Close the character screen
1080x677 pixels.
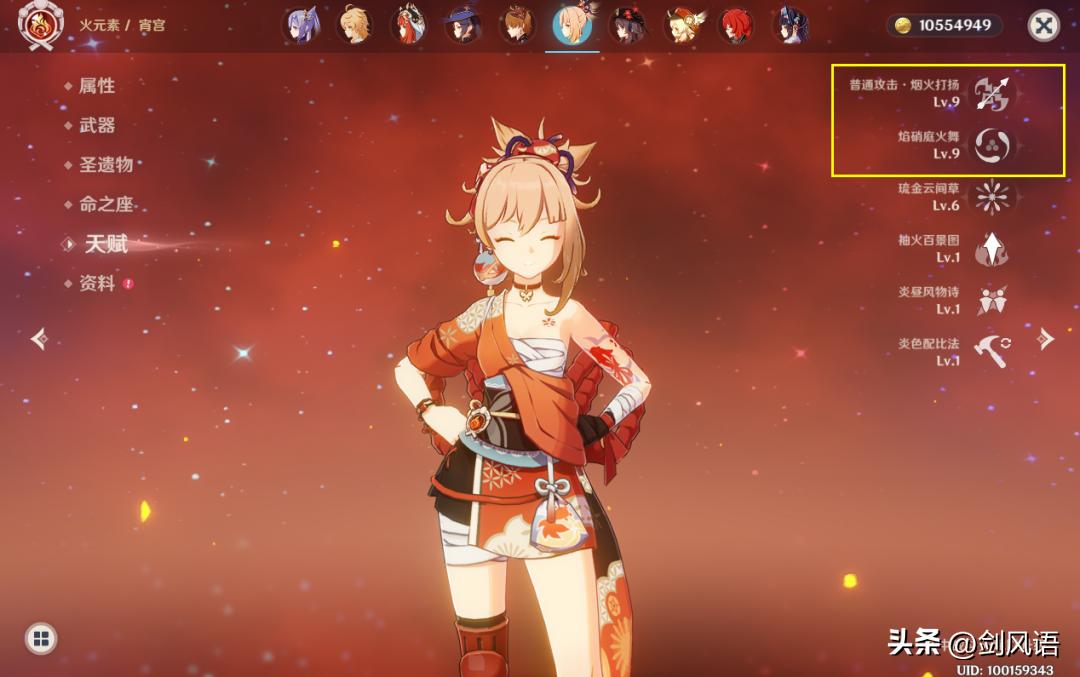1044,25
